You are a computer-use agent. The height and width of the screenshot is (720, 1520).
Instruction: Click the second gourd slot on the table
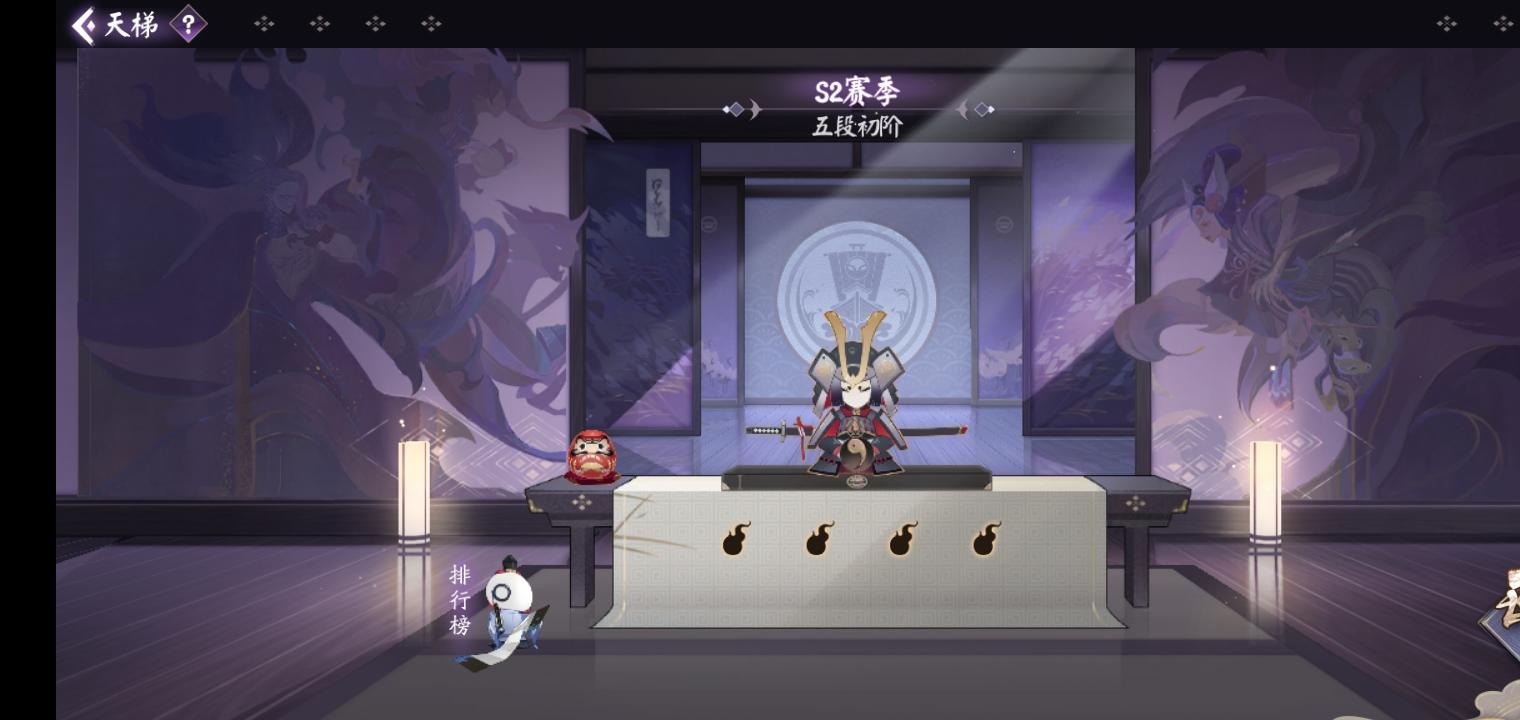(820, 540)
